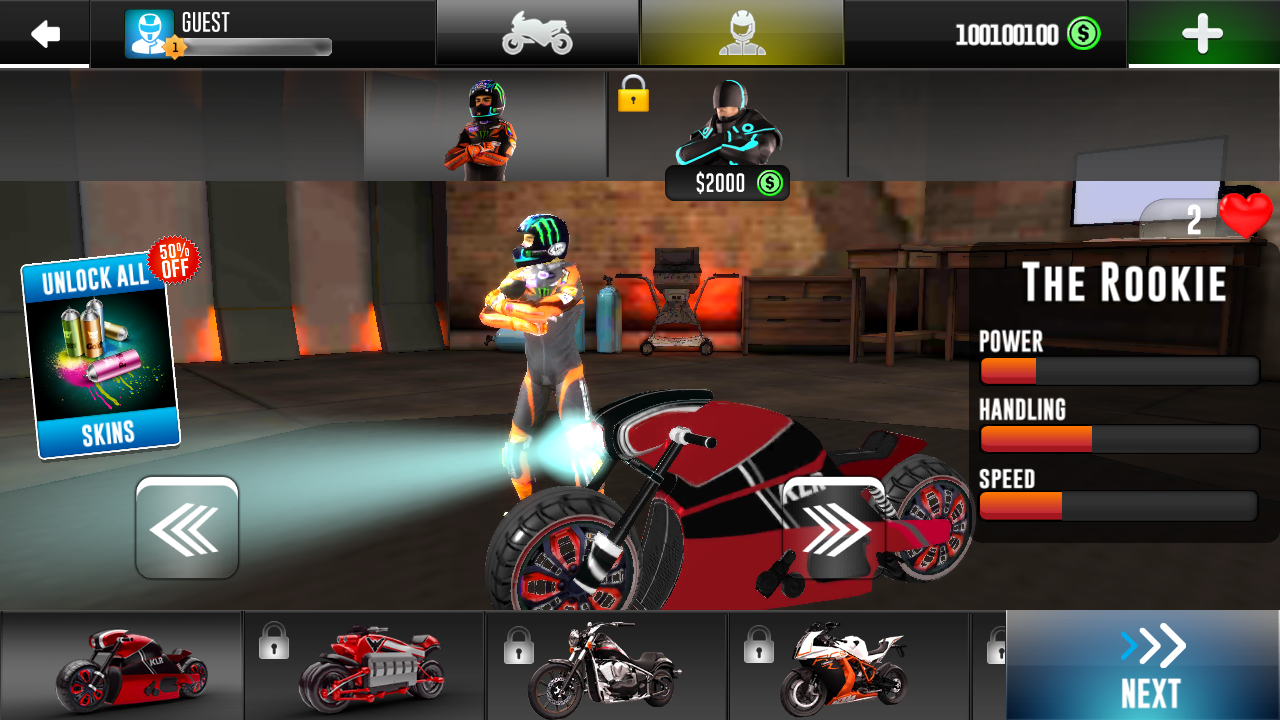Open the Guest player profile

pyautogui.click(x=230, y=34)
